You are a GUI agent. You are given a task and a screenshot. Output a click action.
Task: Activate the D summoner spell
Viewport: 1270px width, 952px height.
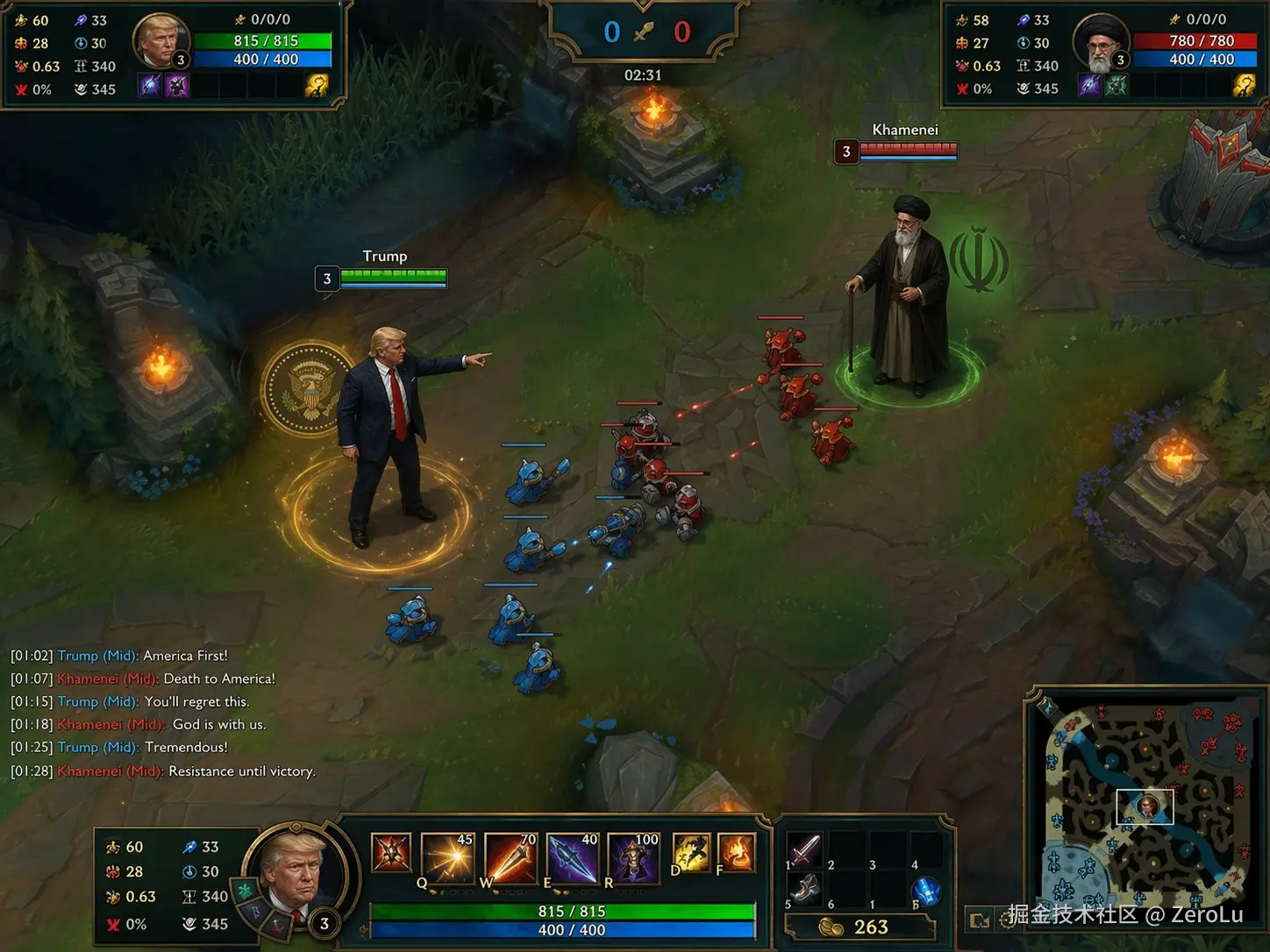pyautogui.click(x=691, y=853)
